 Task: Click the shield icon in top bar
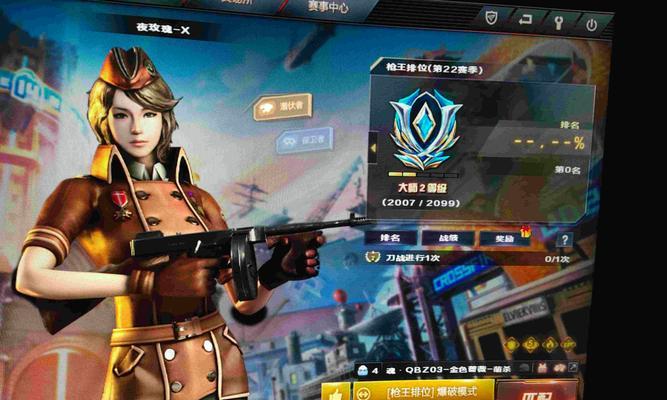(x=492, y=19)
